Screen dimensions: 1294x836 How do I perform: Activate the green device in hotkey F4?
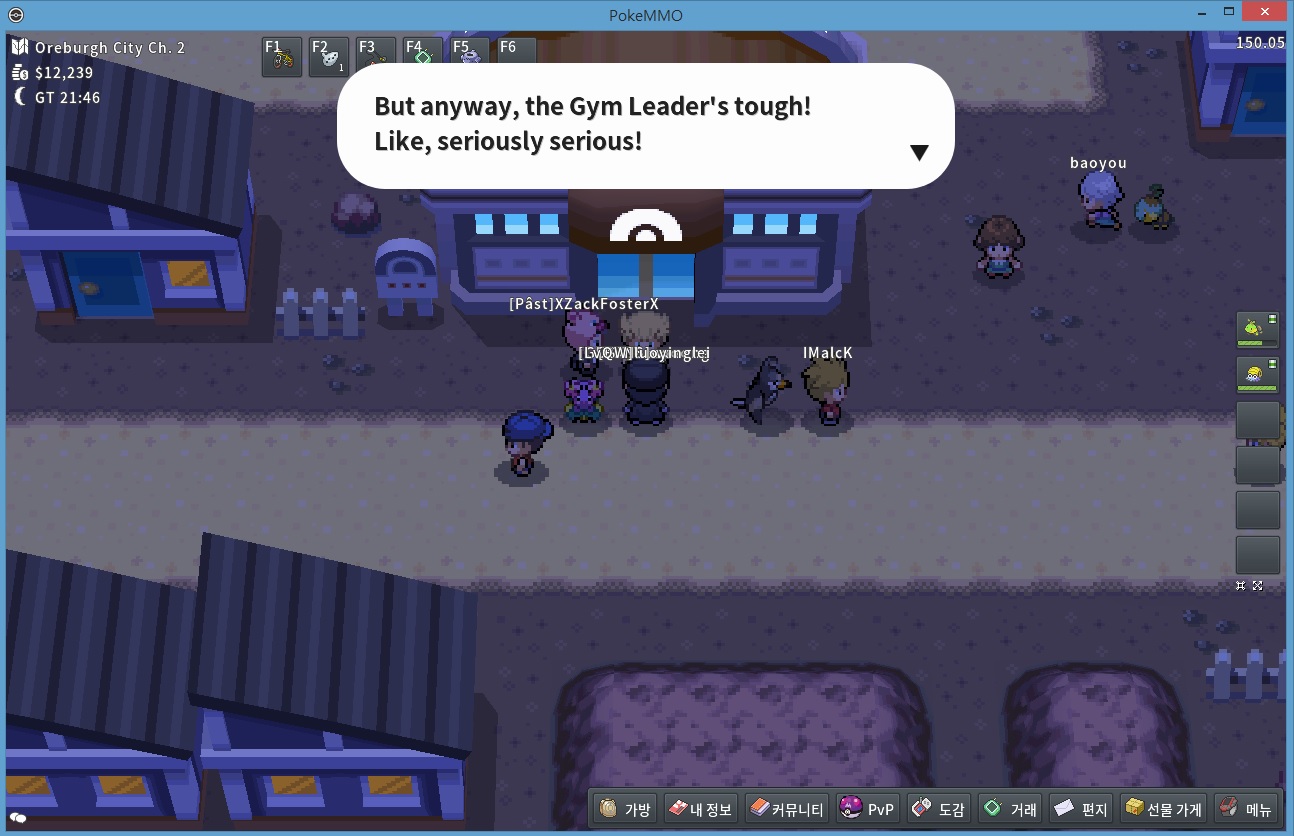(x=422, y=58)
